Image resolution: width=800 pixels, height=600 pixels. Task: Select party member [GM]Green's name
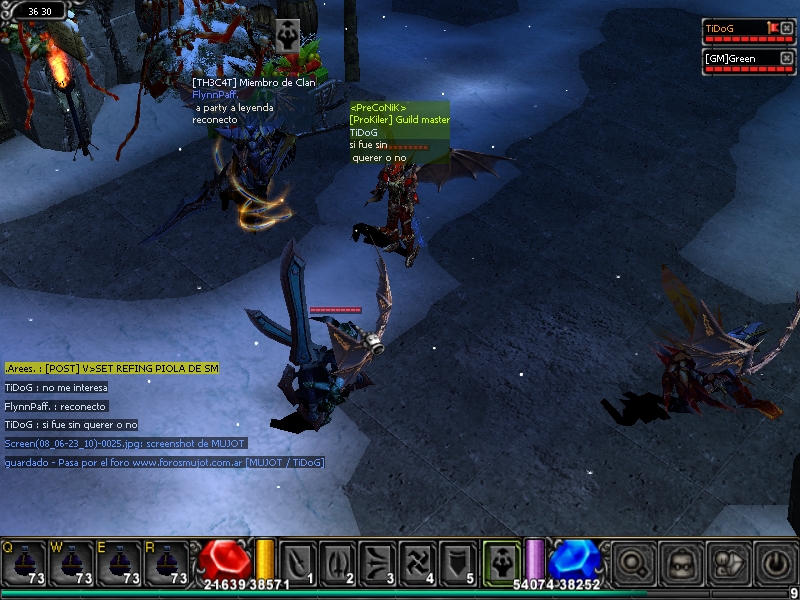pos(730,58)
